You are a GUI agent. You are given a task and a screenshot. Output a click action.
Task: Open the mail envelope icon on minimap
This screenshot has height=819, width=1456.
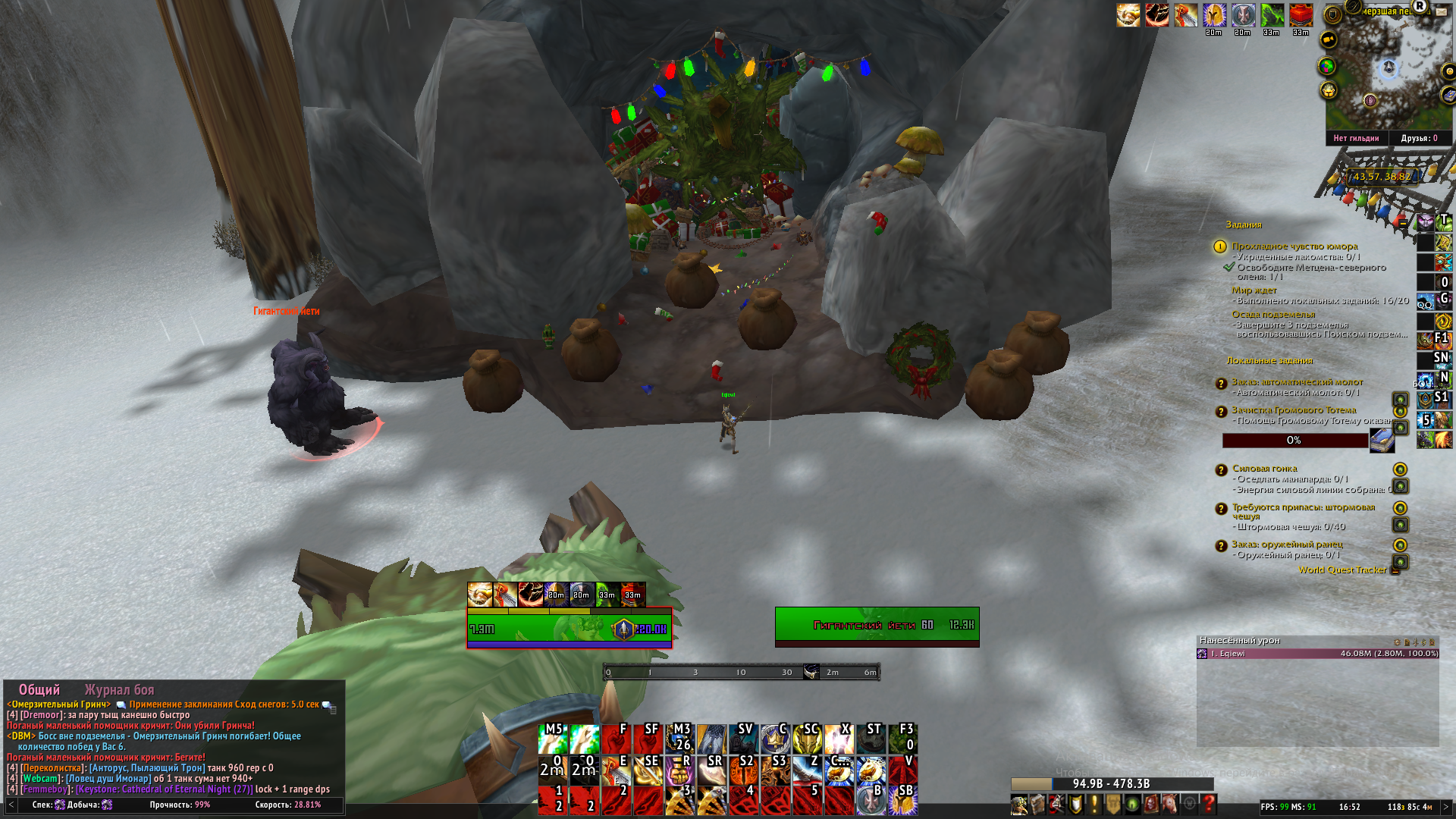point(1441,11)
